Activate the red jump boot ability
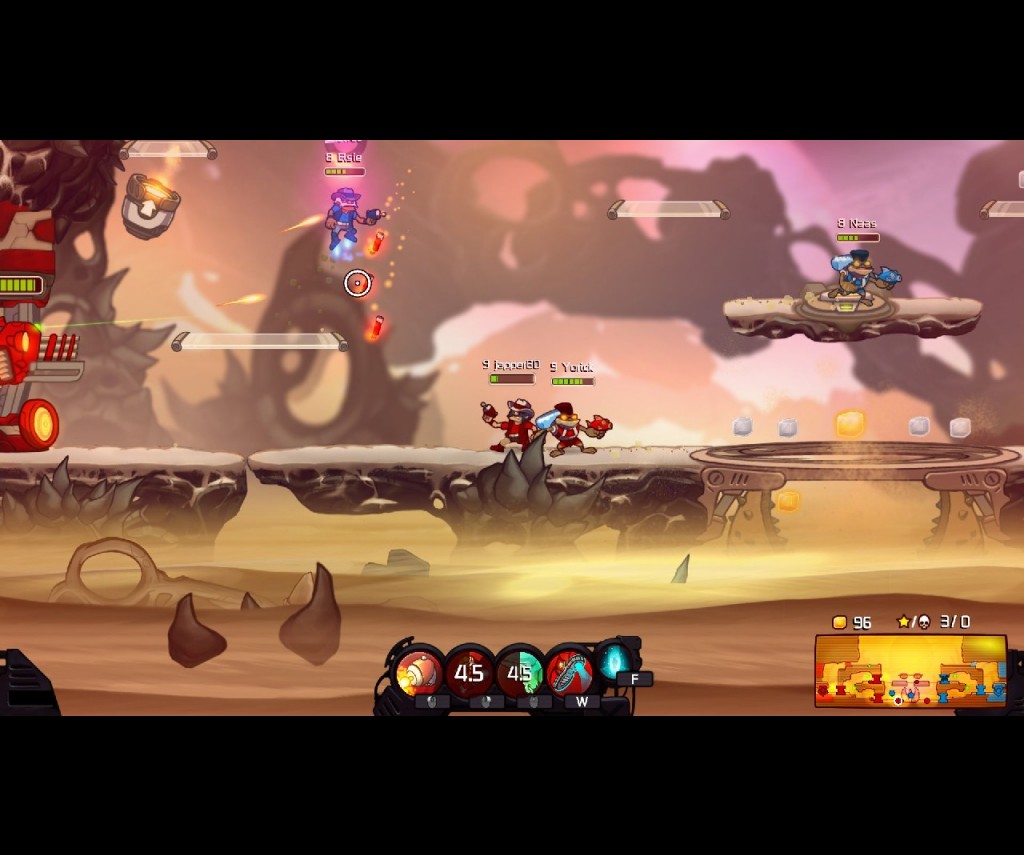The height and width of the screenshot is (855, 1024). [570, 672]
